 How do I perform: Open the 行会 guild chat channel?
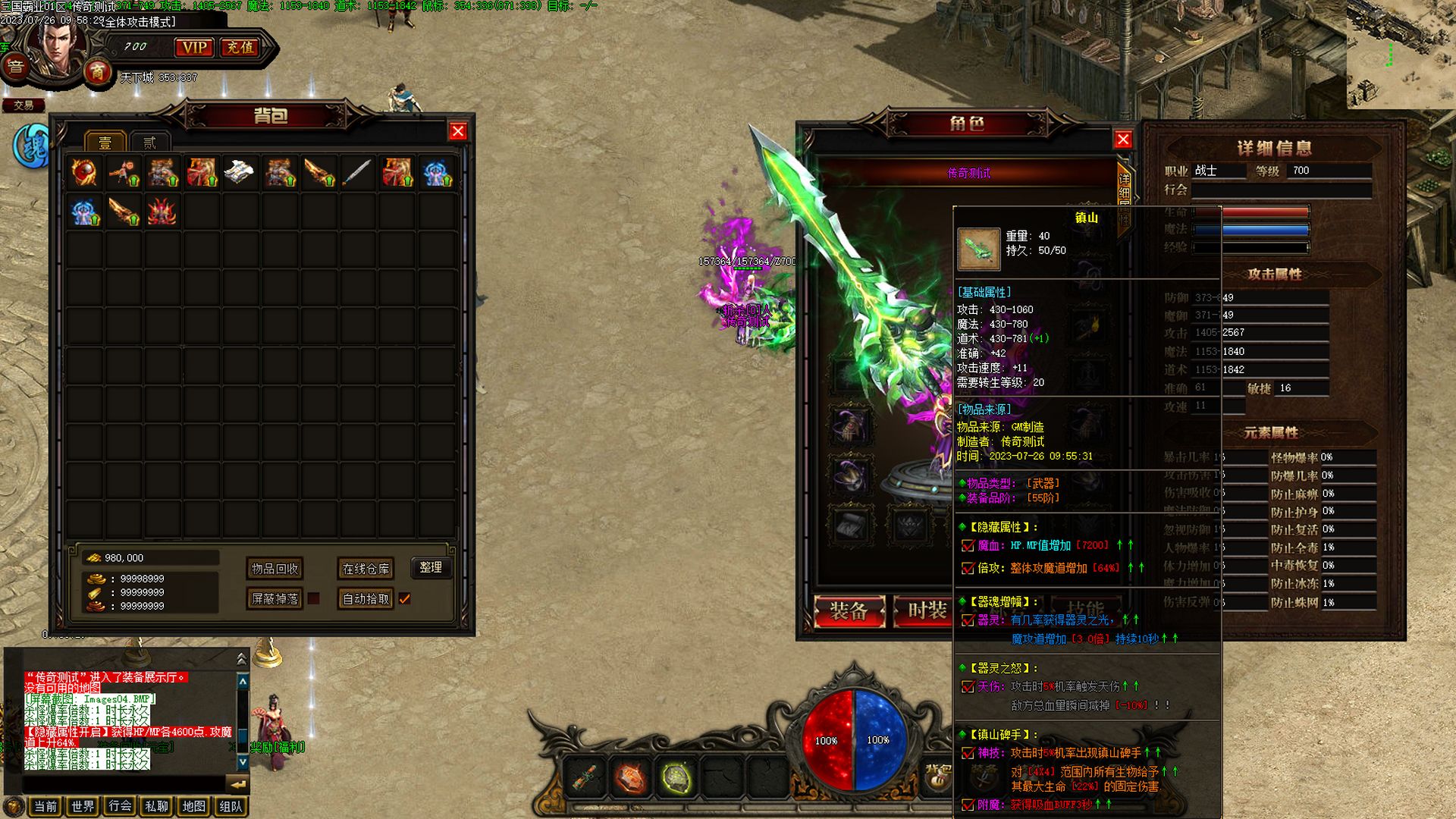click(x=120, y=806)
